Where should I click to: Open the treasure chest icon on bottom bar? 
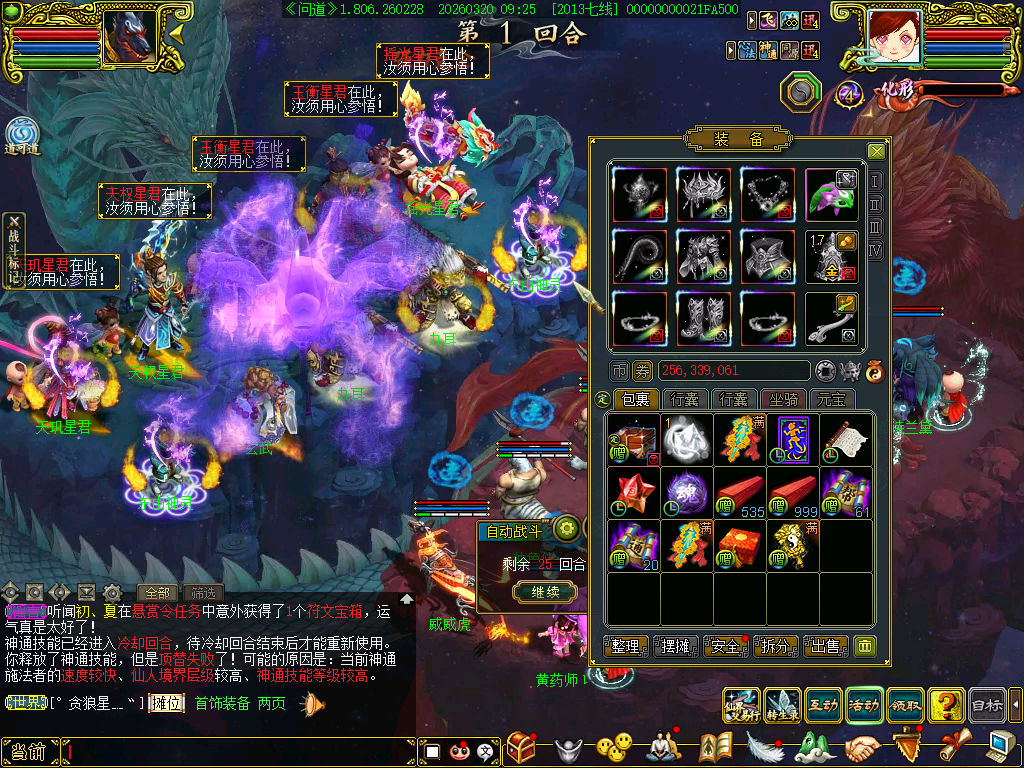[521, 747]
